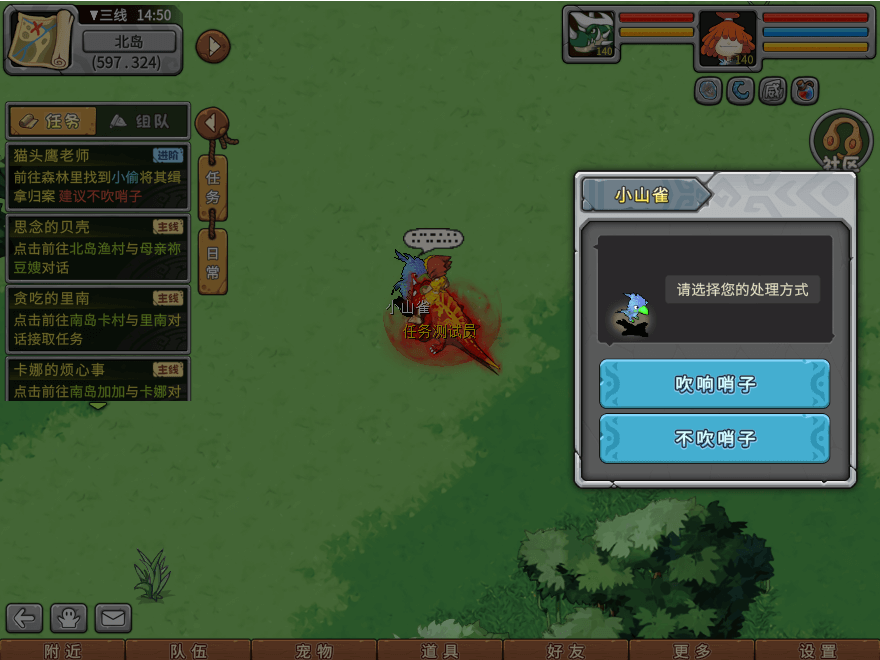Select the 猫头鹰老师 quest entry
Viewport: 880px width, 660px height.
click(x=97, y=175)
